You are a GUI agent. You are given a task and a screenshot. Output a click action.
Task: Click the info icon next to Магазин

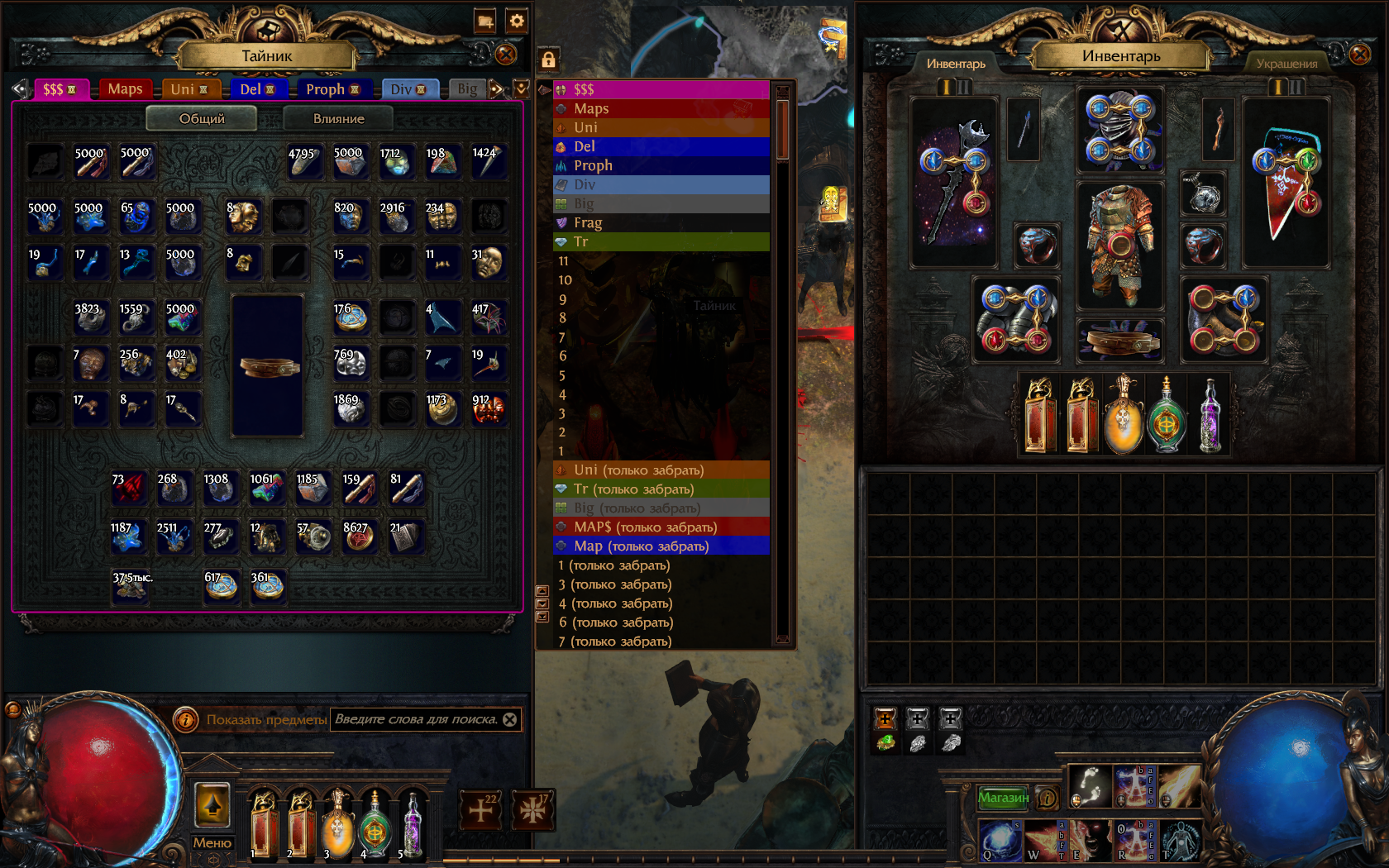(1047, 799)
